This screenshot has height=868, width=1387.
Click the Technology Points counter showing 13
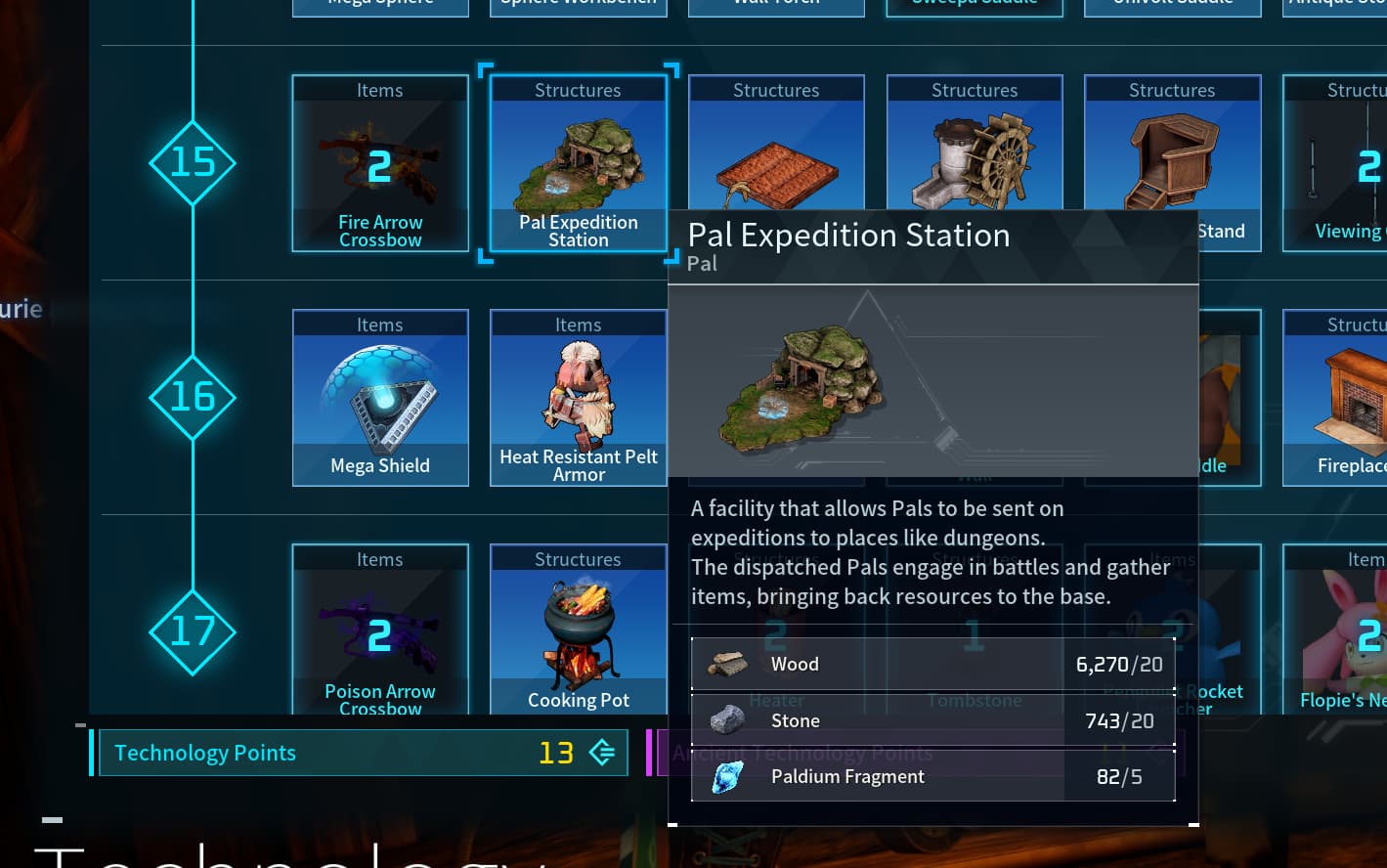[555, 753]
